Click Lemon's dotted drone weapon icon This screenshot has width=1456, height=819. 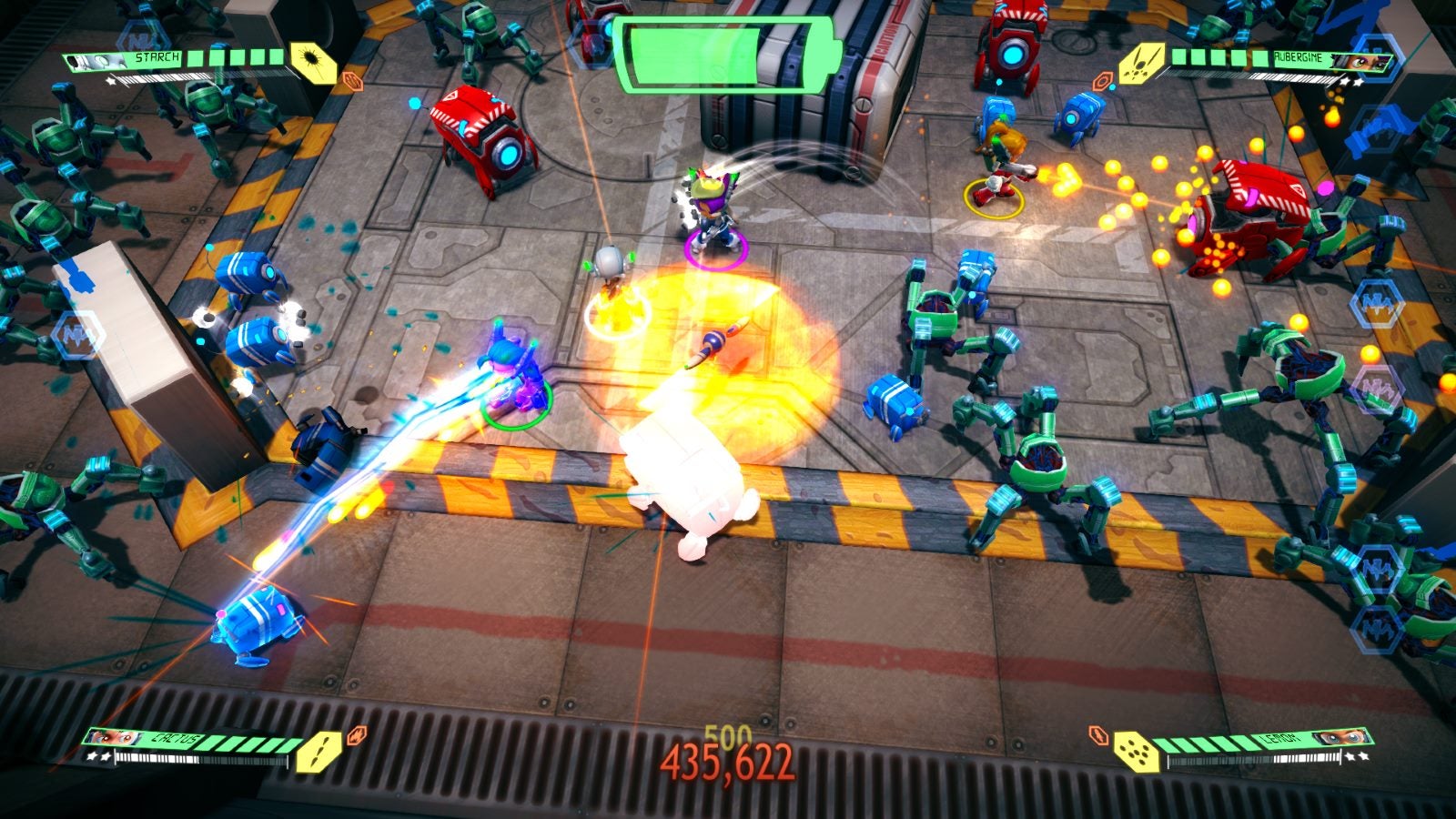tap(1136, 752)
